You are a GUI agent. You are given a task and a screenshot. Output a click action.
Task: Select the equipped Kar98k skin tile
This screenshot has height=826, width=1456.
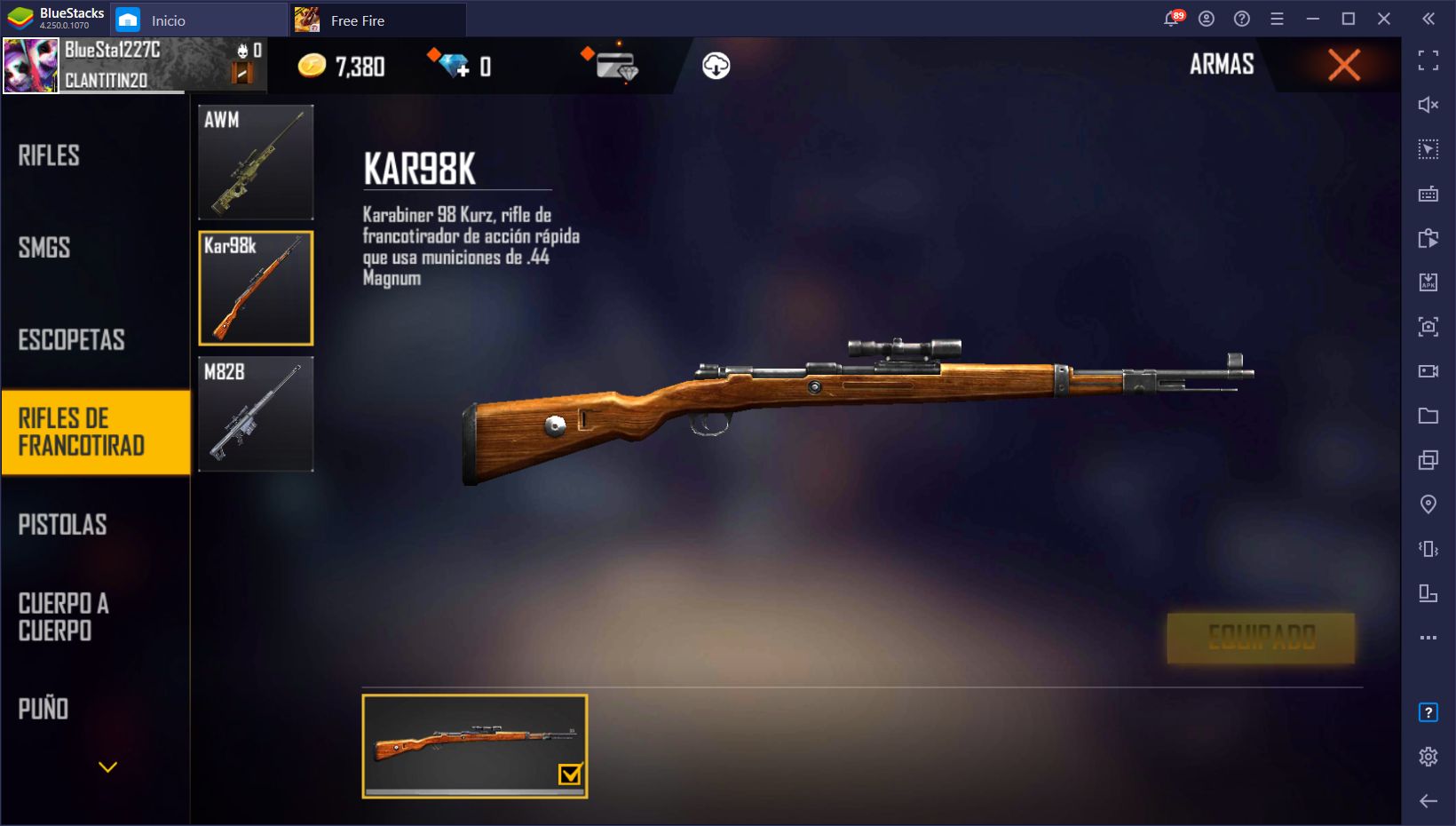[x=475, y=746]
